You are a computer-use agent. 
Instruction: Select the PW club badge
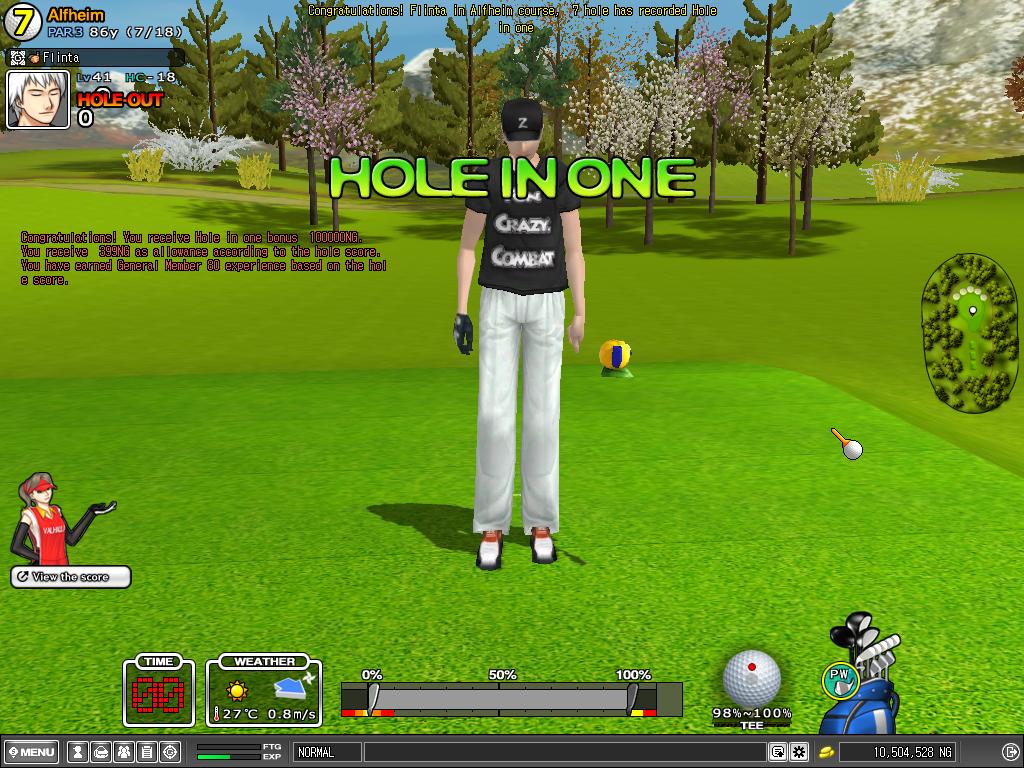(840, 680)
